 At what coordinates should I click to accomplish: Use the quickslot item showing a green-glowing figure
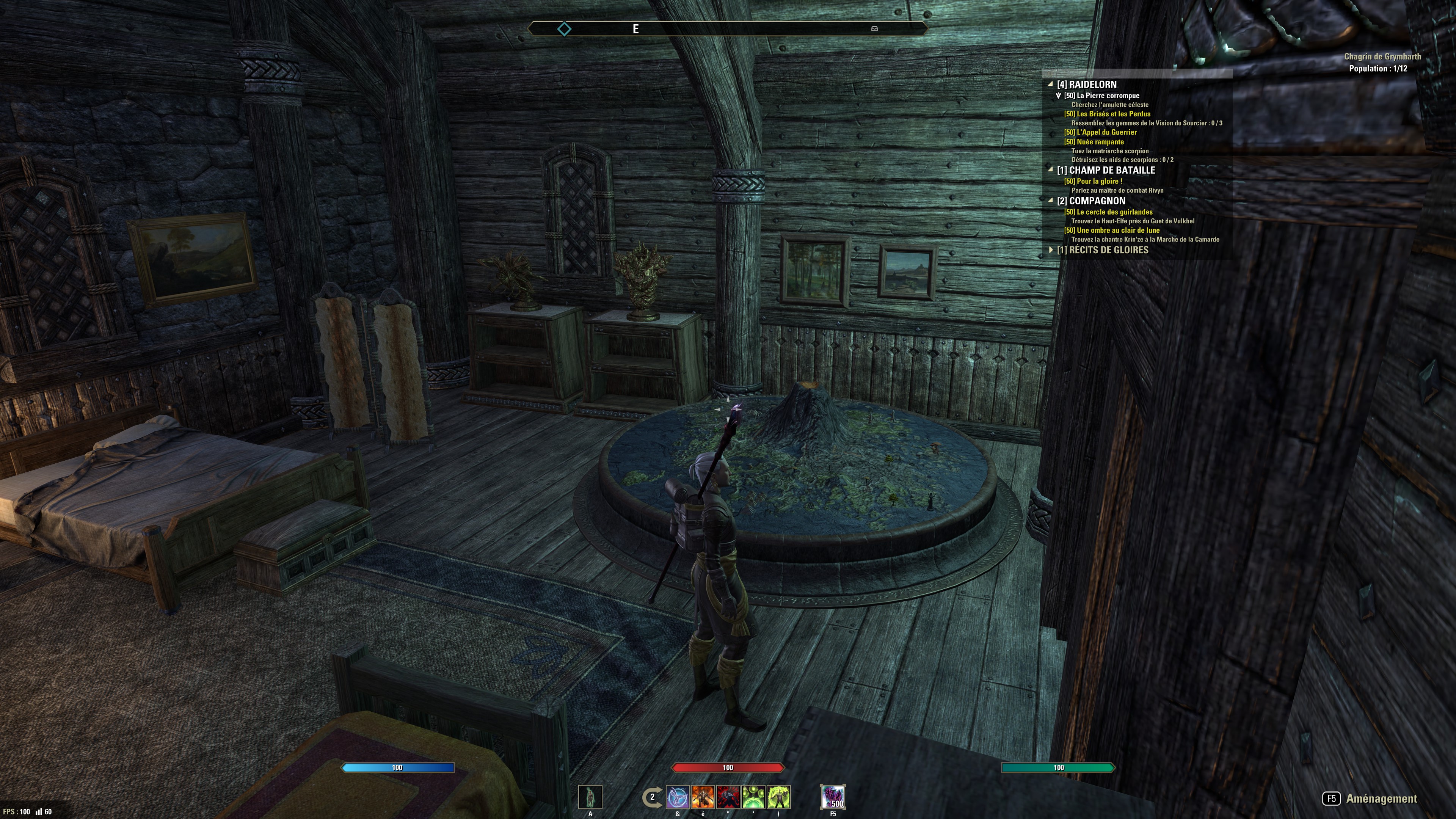tap(590, 797)
